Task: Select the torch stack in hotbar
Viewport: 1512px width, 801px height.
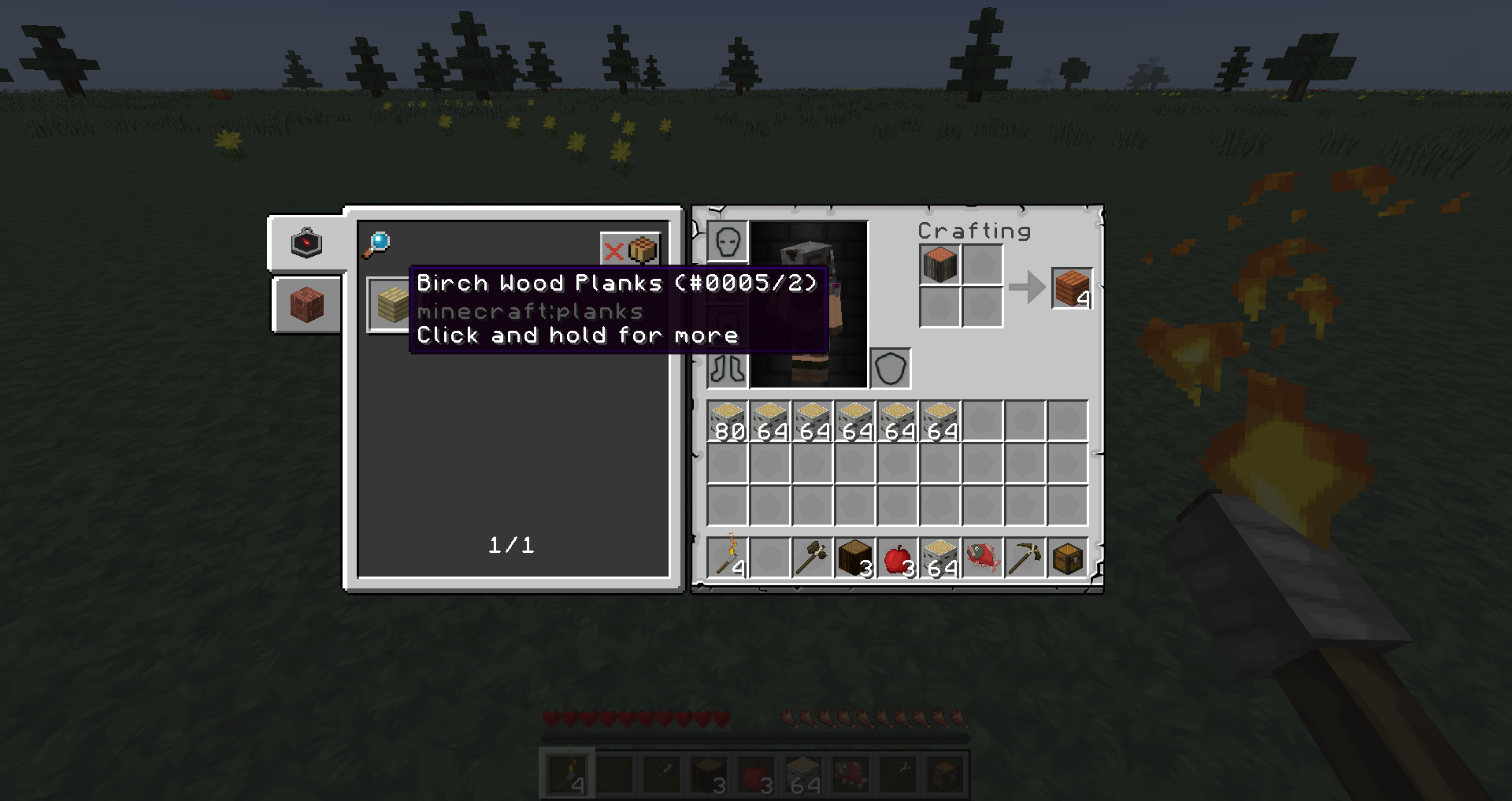Action: coord(728,558)
